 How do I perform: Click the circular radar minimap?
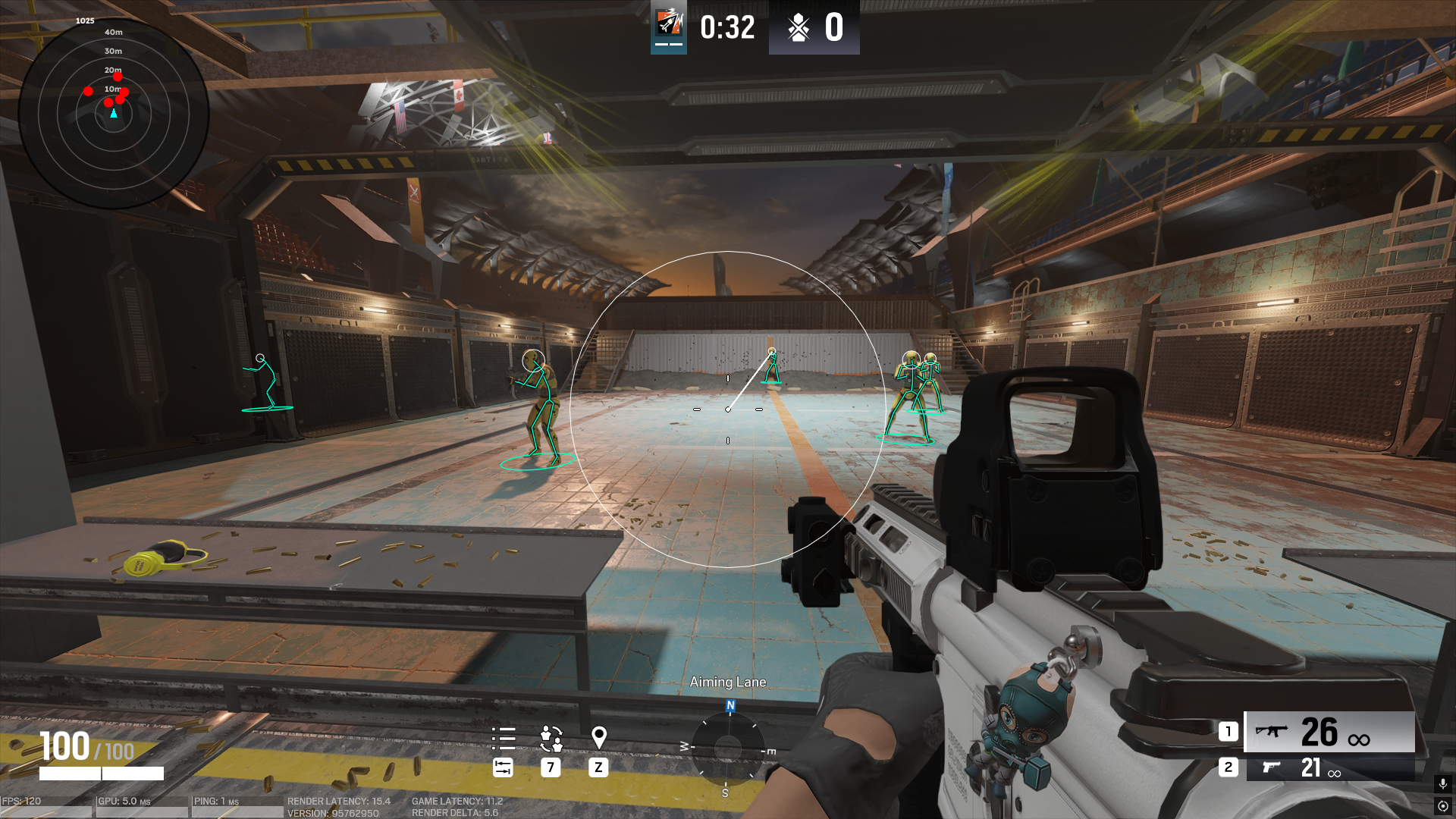click(114, 114)
